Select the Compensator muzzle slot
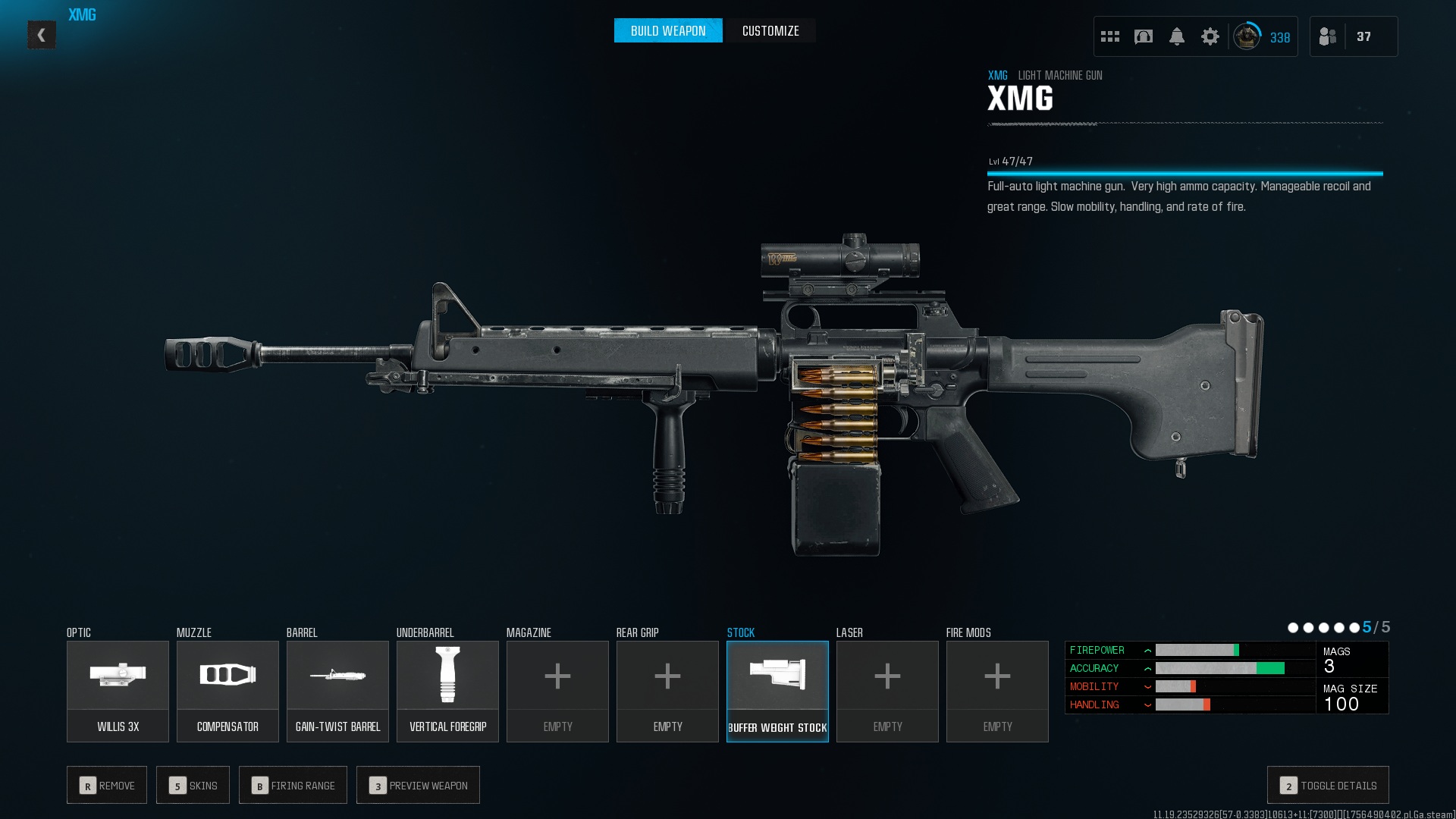1456x819 pixels. pos(227,691)
